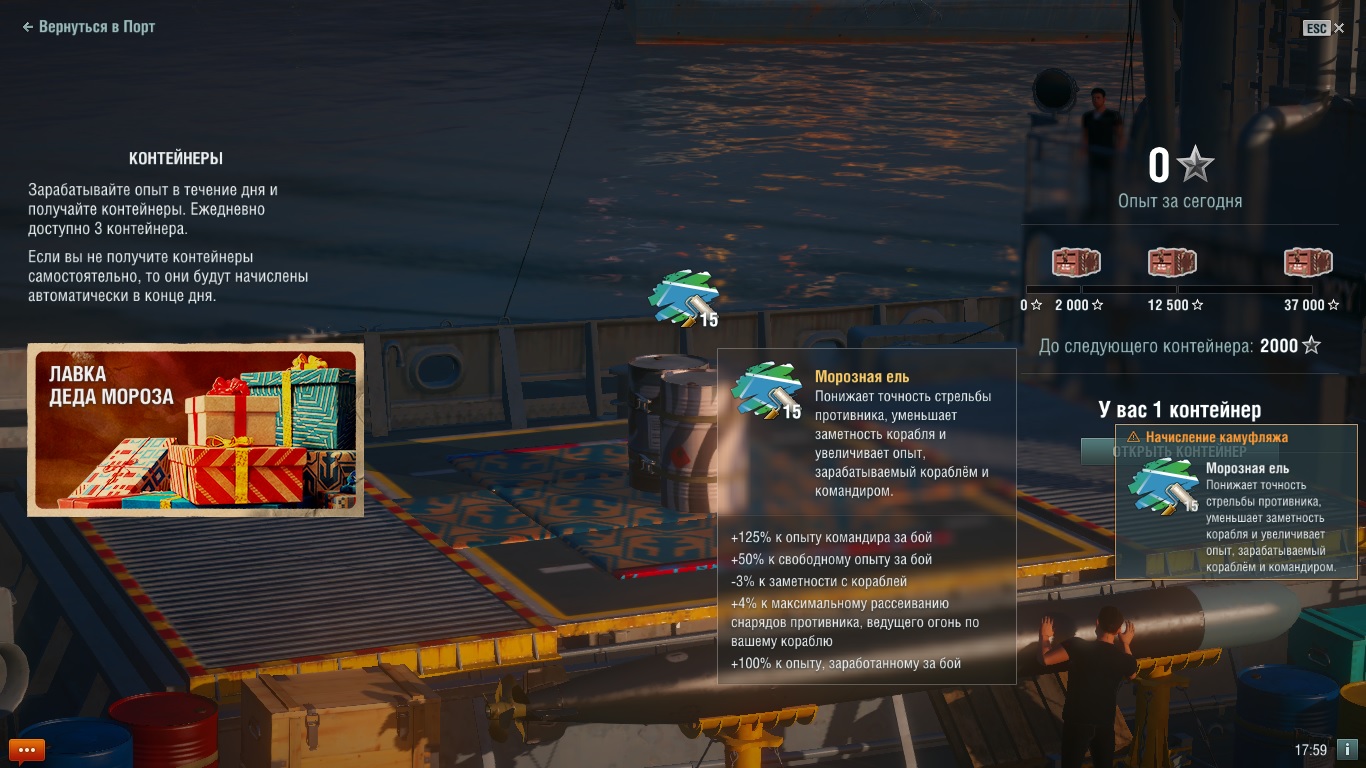The height and width of the screenshot is (768, 1366).
Task: Select the 12 500 experience container icon
Action: click(x=1172, y=263)
